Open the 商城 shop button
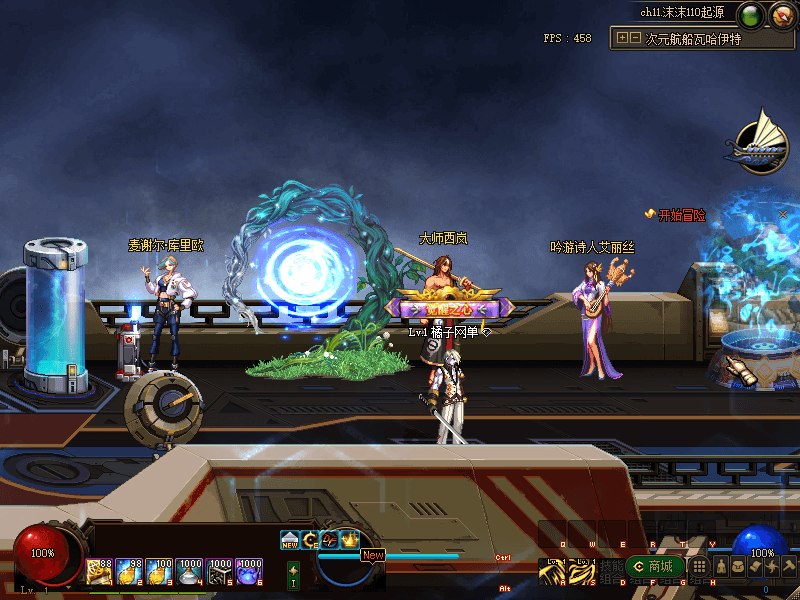 coord(653,567)
